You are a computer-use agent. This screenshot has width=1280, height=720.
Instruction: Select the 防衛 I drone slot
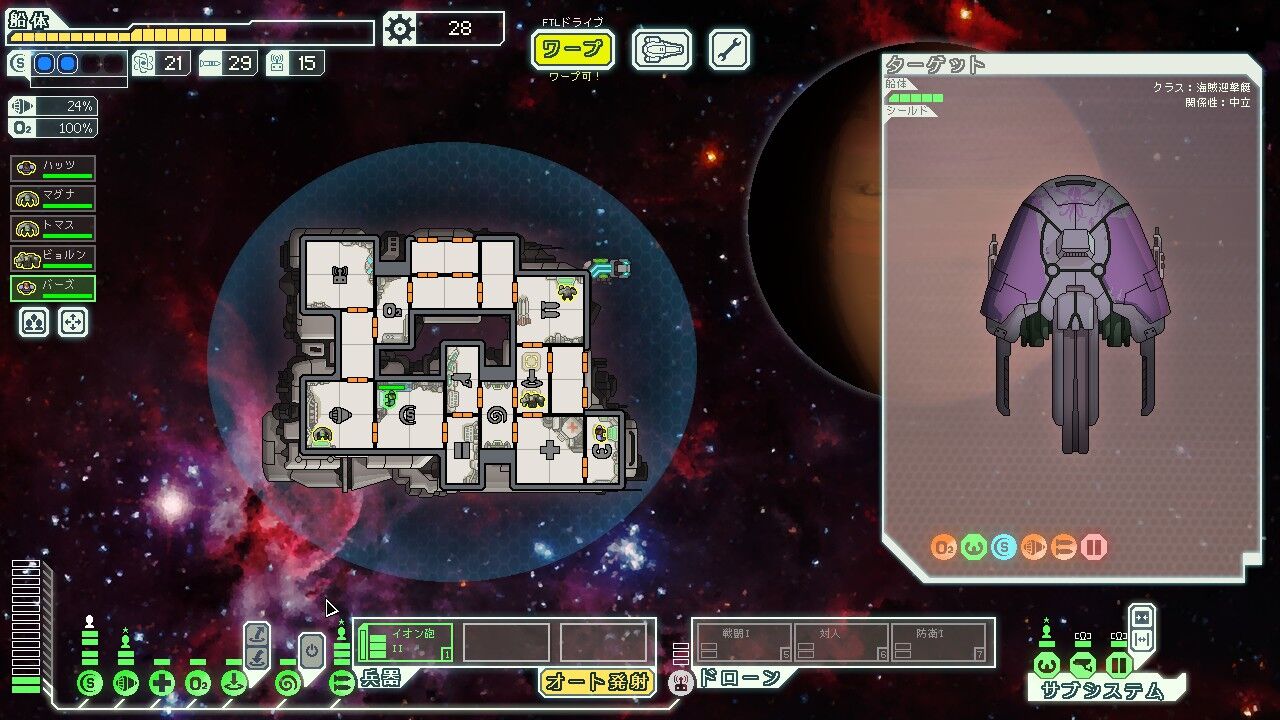[x=940, y=642]
